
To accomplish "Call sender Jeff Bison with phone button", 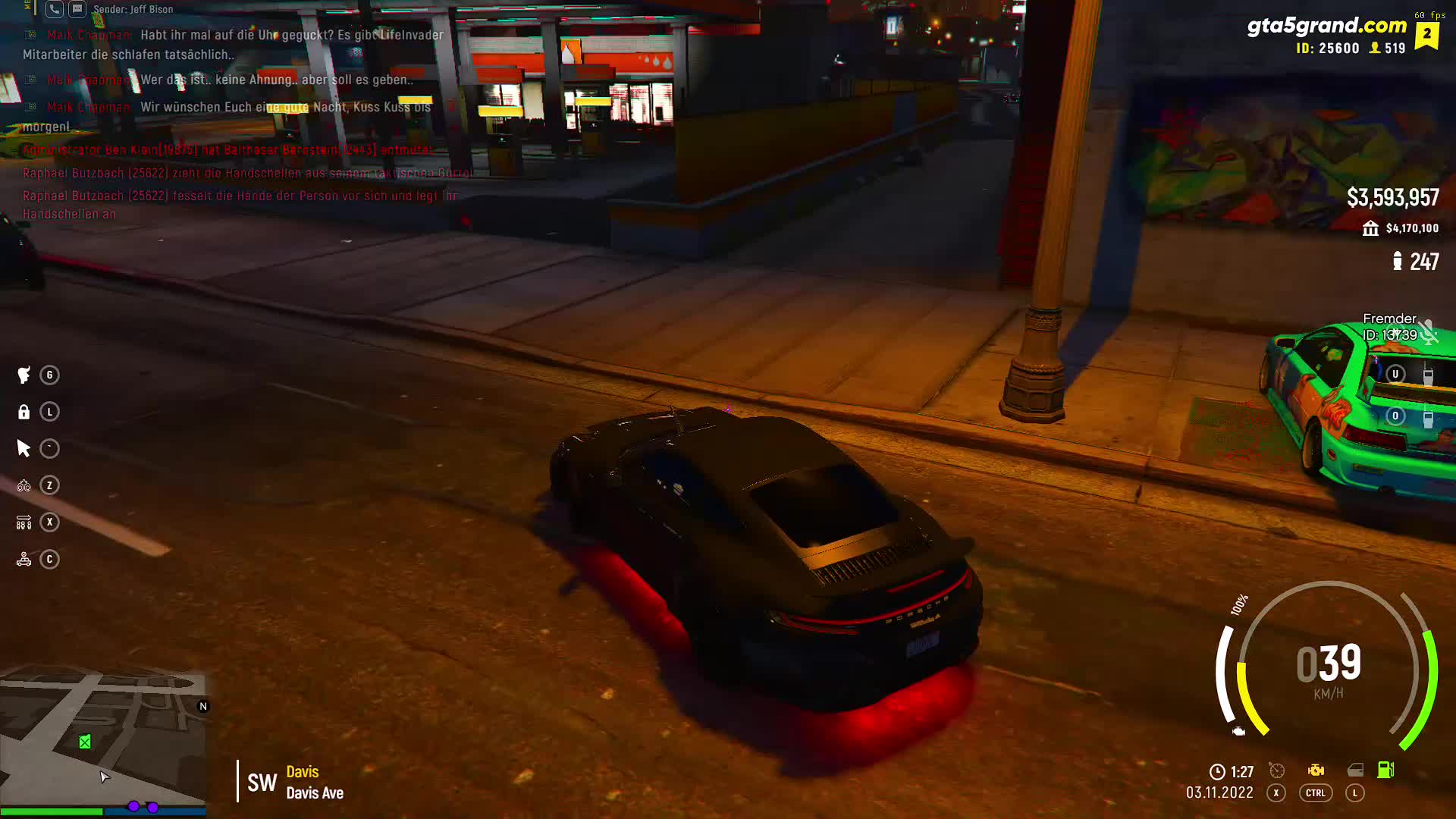I will pyautogui.click(x=54, y=9).
